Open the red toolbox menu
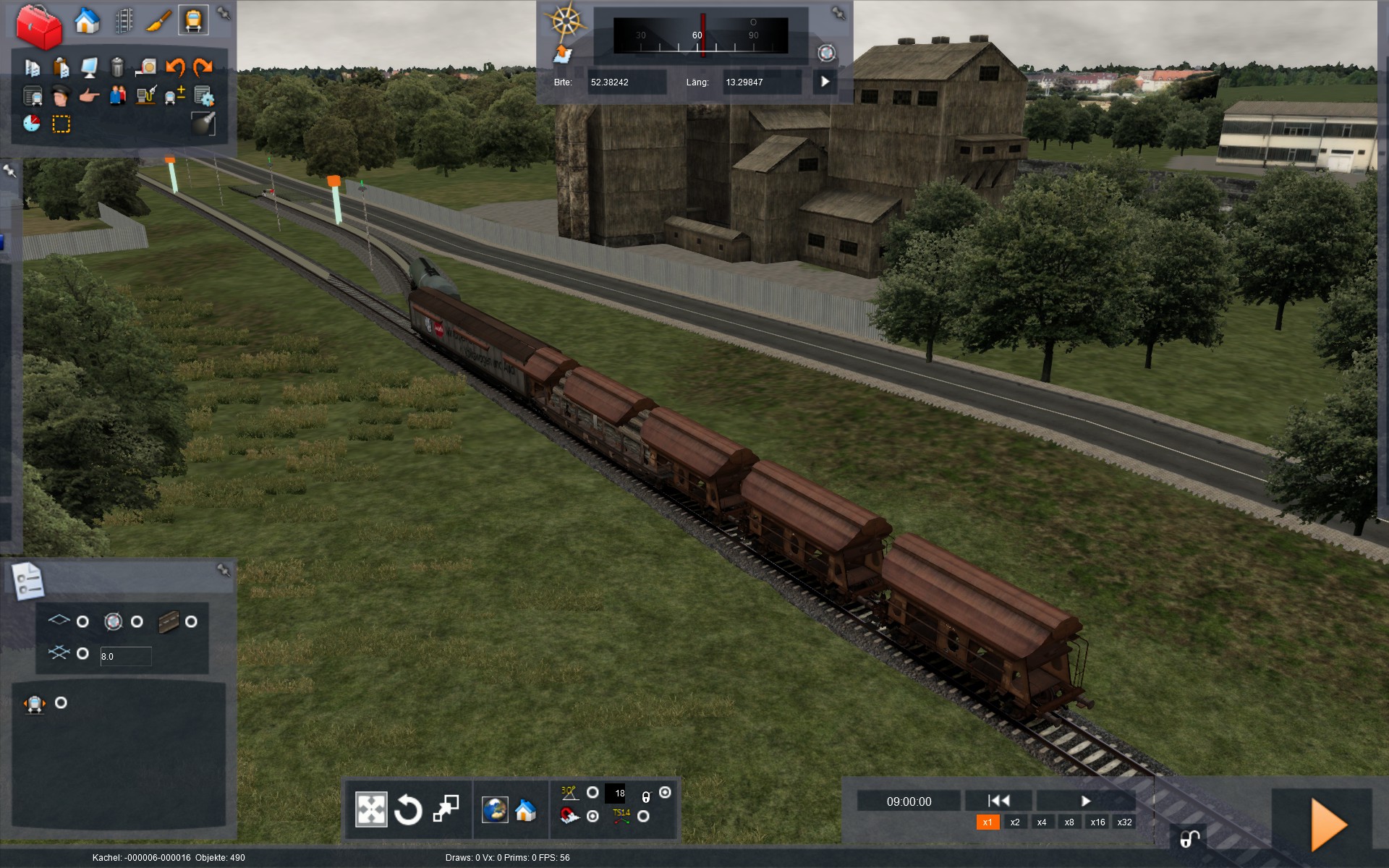Viewport: 1389px width, 868px height. pos(38,26)
